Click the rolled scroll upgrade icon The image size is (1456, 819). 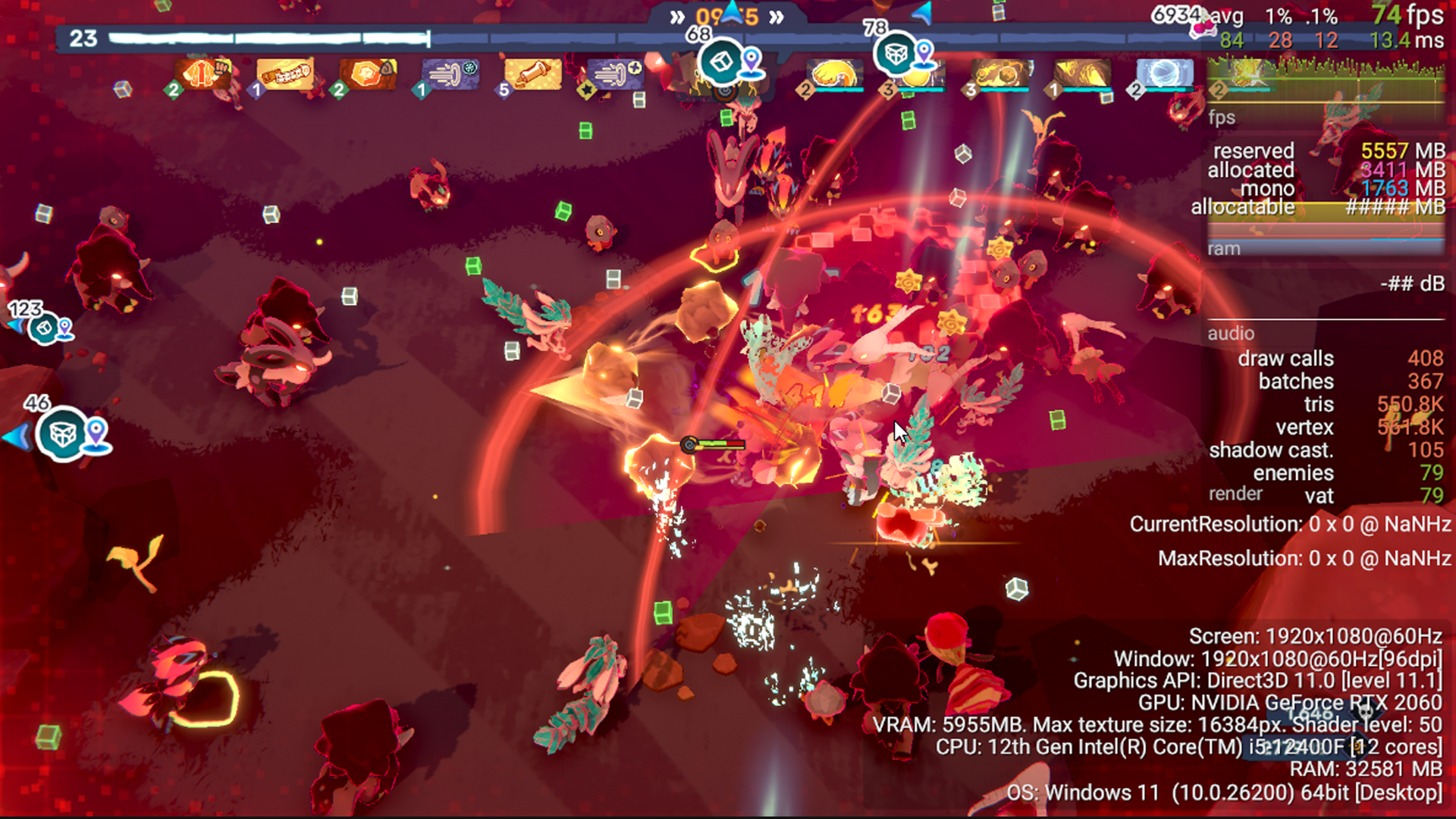(x=285, y=74)
